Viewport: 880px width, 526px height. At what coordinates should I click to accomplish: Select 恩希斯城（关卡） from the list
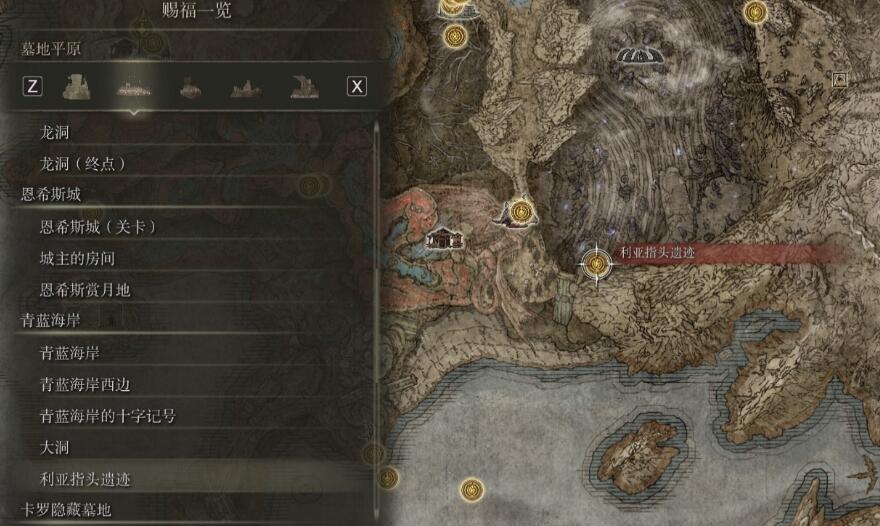[x=98, y=227]
